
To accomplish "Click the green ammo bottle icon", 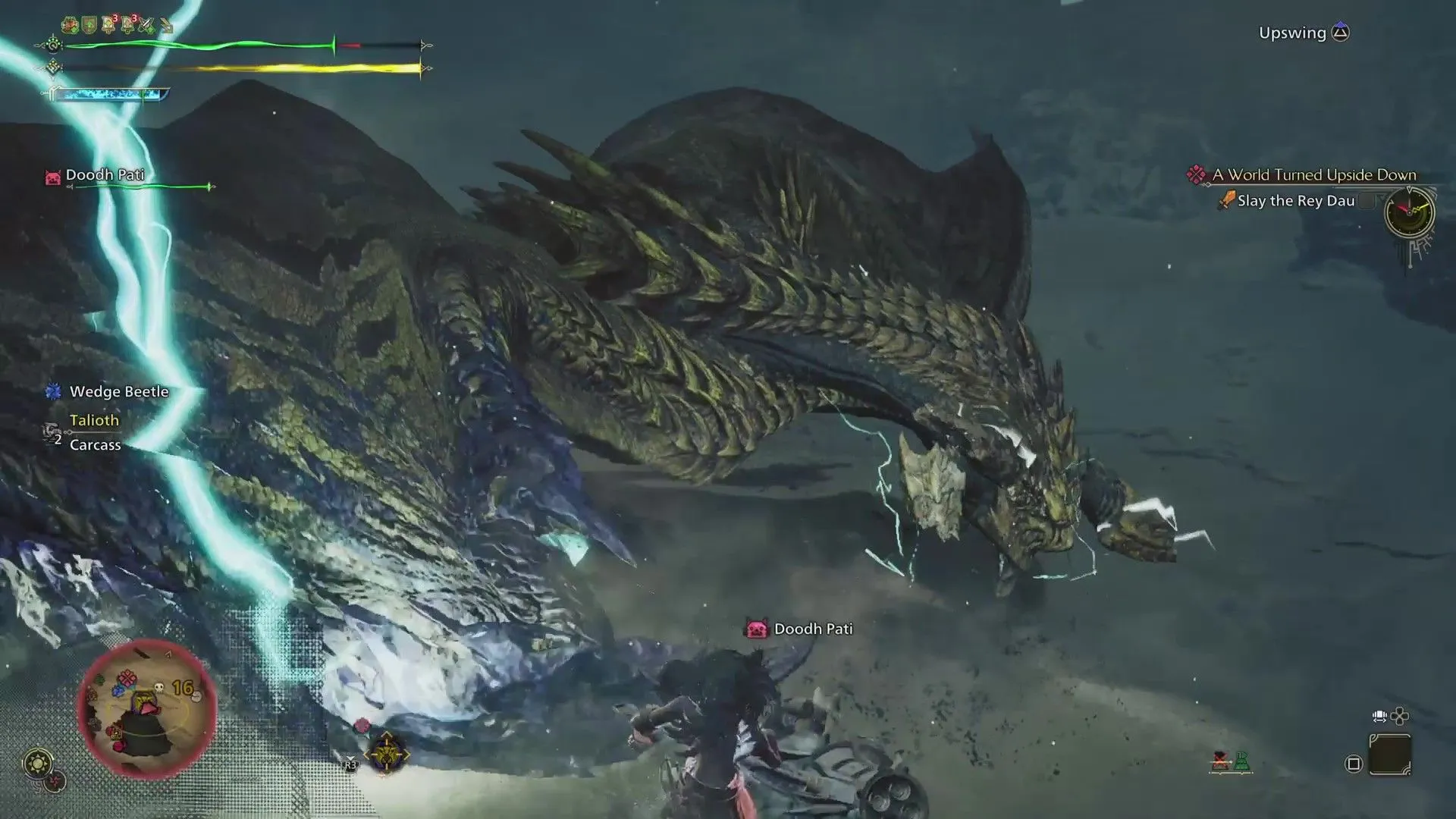I will tap(1241, 761).
